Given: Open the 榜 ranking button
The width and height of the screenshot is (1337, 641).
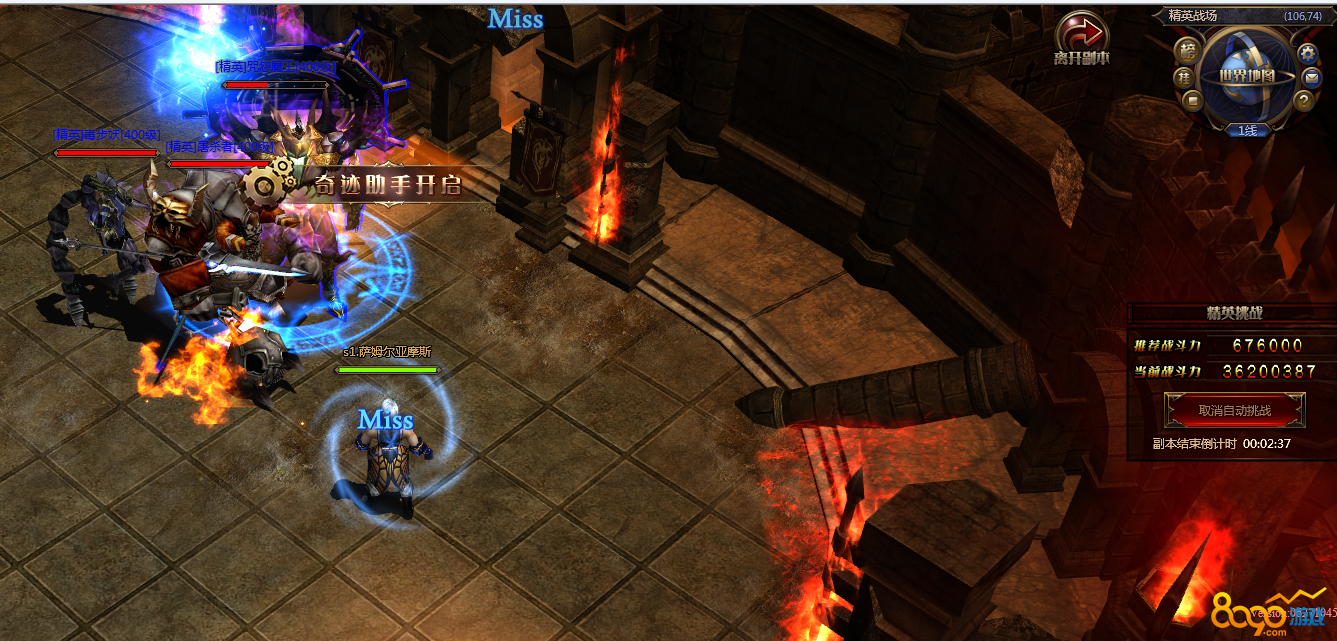Looking at the screenshot, I should [x=1188, y=50].
